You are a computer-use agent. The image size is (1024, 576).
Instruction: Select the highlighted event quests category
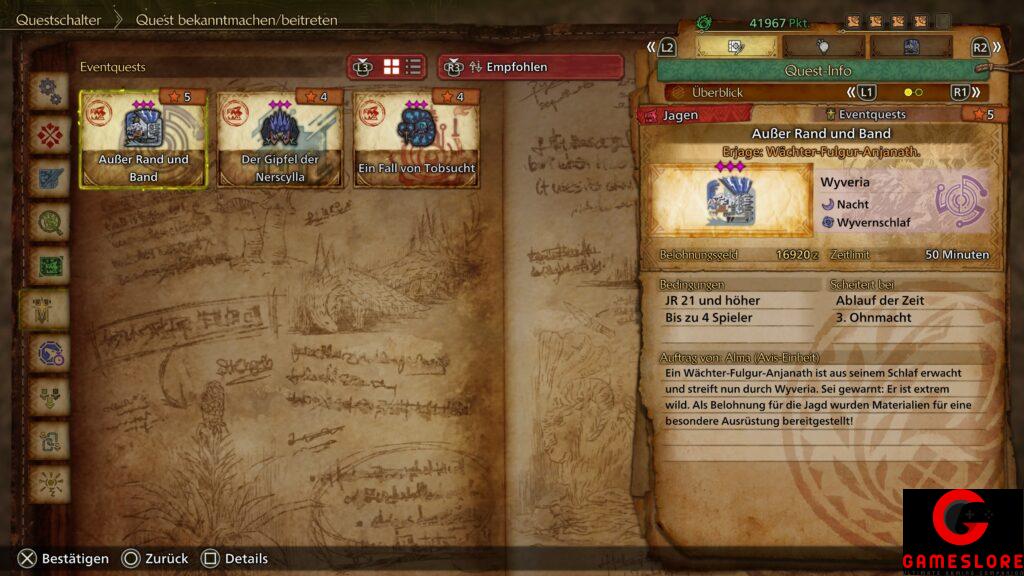click(x=49, y=311)
